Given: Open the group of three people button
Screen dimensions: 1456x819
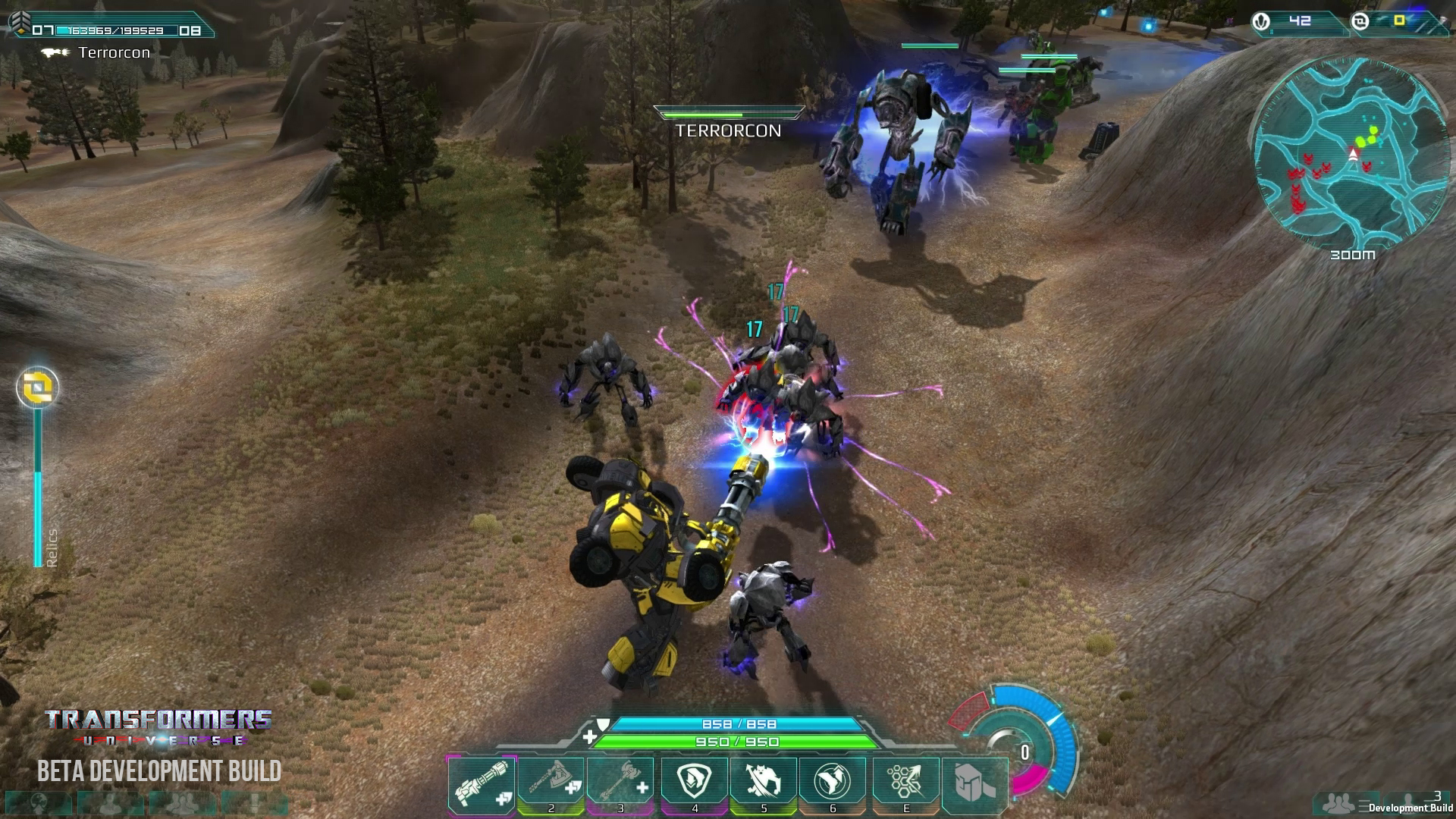Looking at the screenshot, I should (184, 804).
